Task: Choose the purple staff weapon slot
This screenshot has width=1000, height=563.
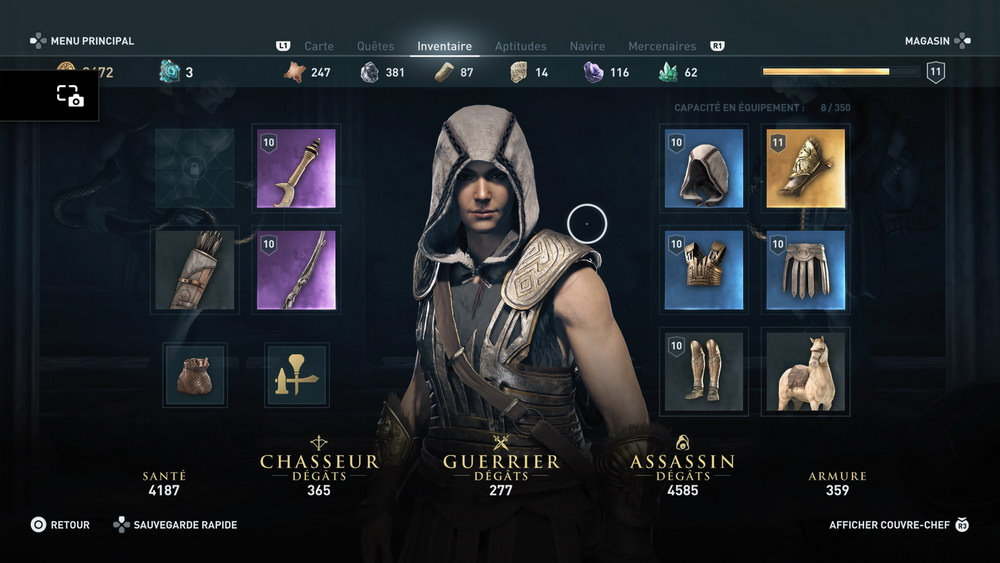Action: (x=296, y=270)
